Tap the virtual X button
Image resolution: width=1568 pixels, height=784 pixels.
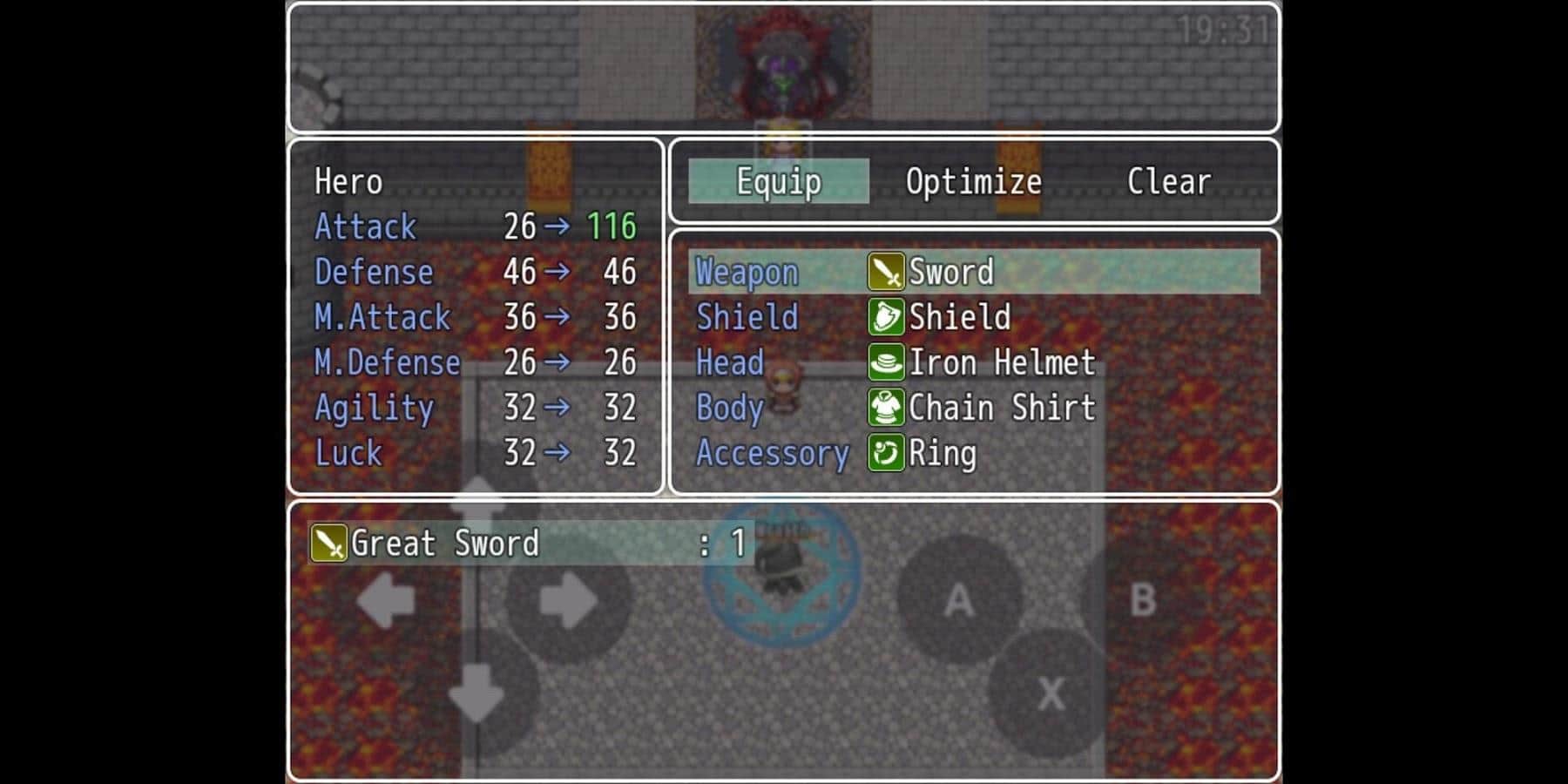1051,693
